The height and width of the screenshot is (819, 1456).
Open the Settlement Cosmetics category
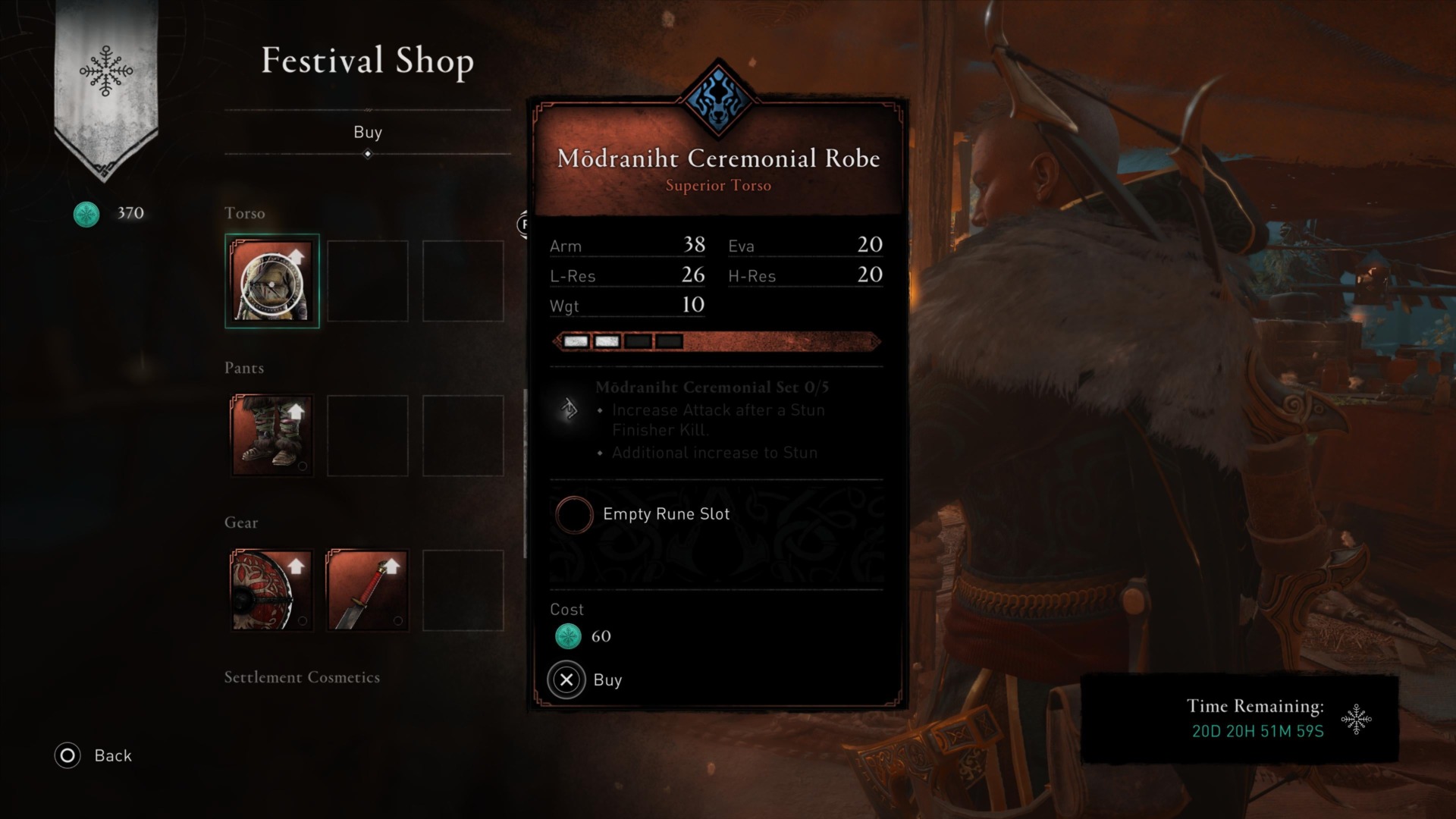(302, 677)
